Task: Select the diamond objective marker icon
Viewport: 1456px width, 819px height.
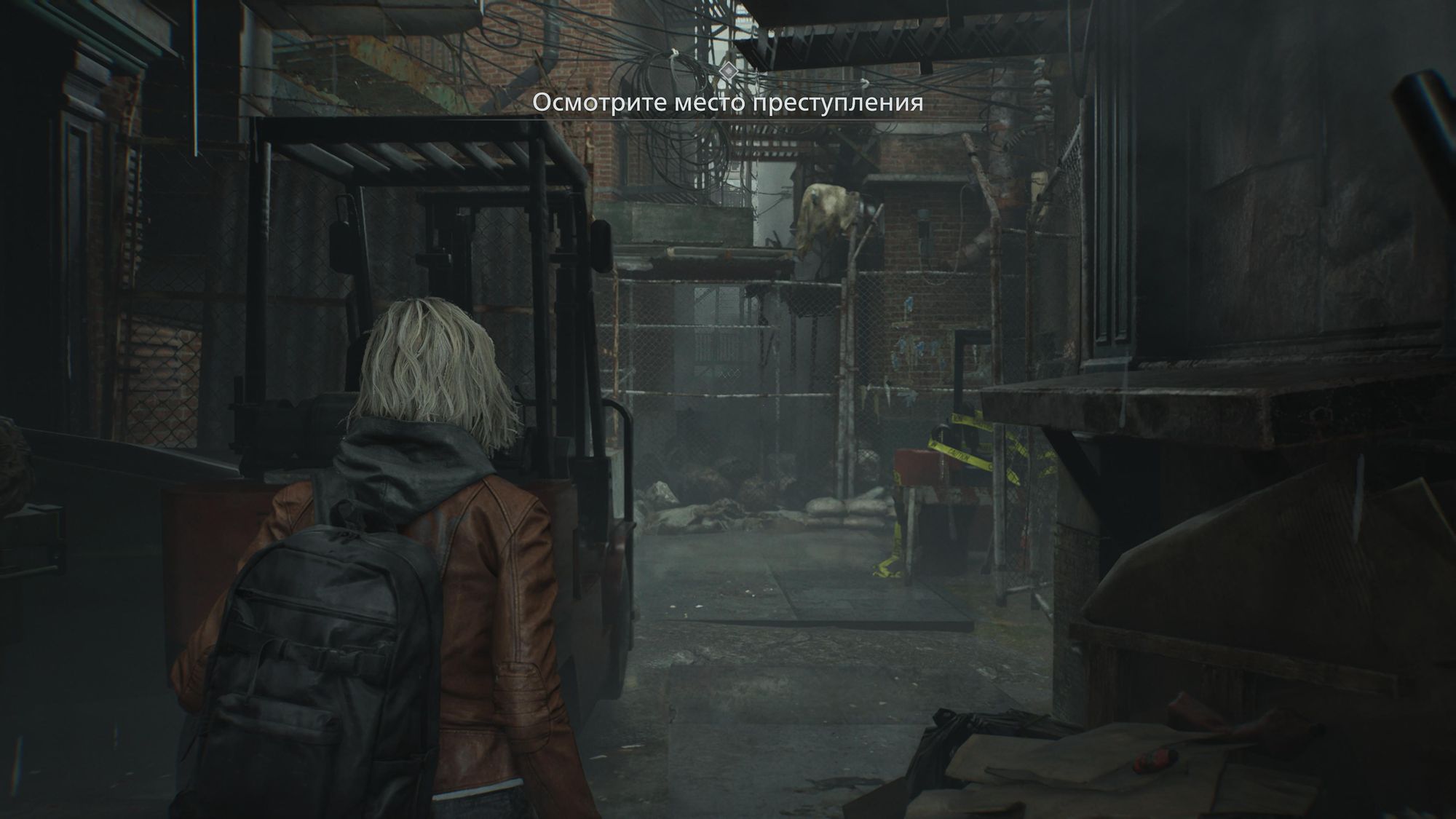Action: click(x=727, y=71)
